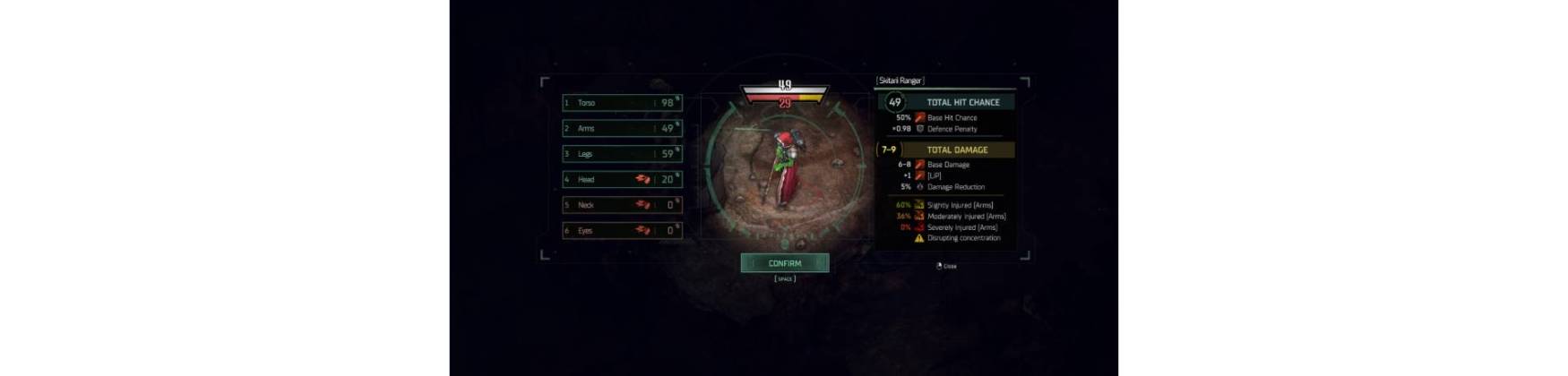The width and height of the screenshot is (1568, 376).
Task: Target the Torso body part
Action: pyautogui.click(x=622, y=103)
